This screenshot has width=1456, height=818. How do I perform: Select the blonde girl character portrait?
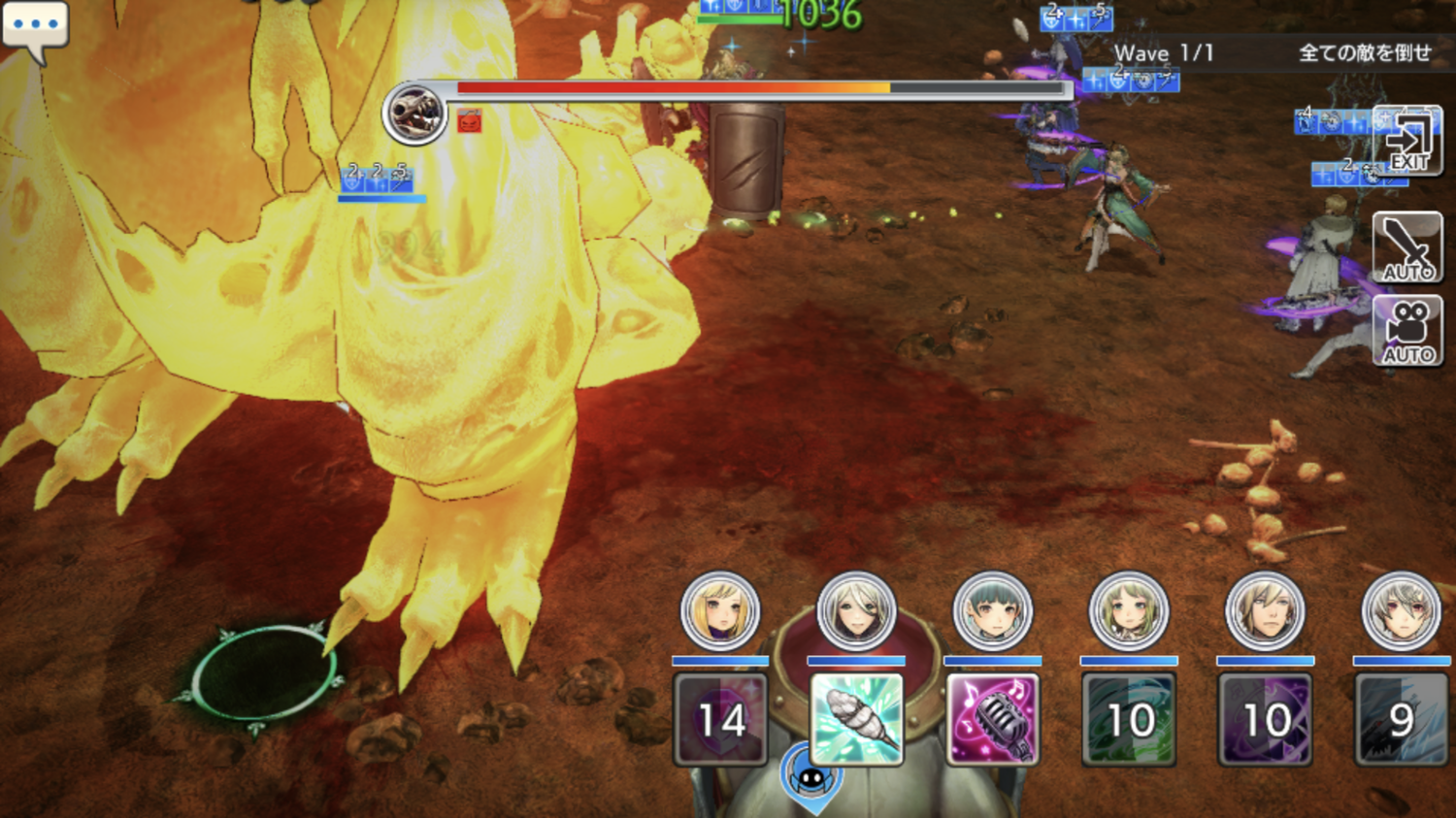click(719, 611)
